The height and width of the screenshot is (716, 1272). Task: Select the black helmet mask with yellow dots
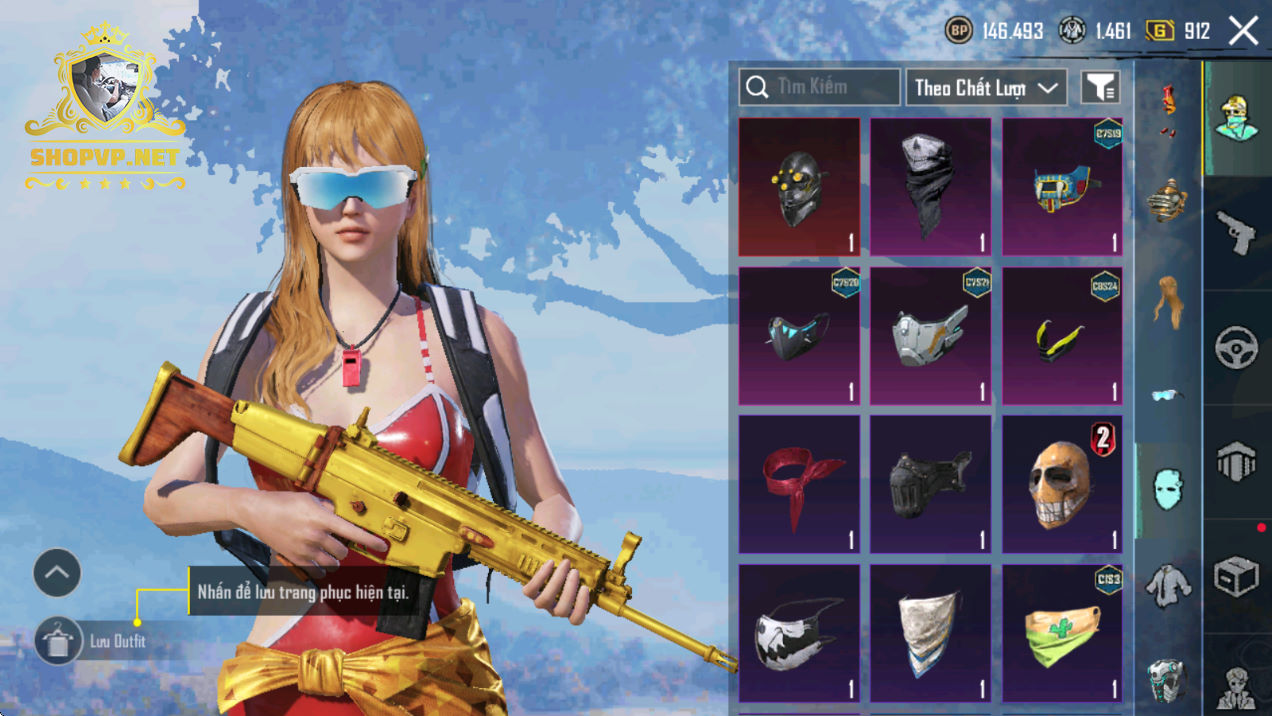pos(799,187)
